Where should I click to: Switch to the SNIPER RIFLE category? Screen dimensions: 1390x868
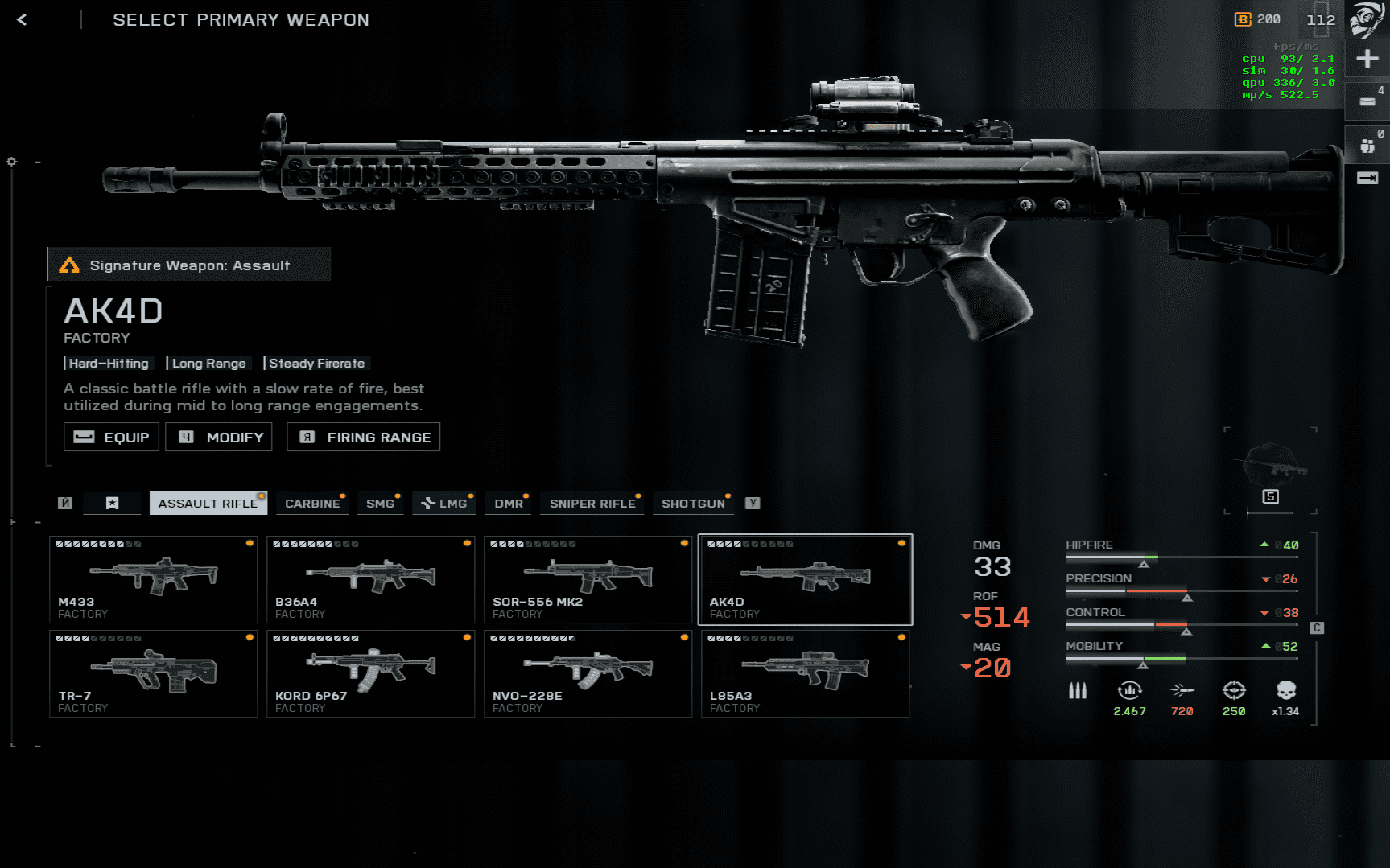click(x=592, y=503)
